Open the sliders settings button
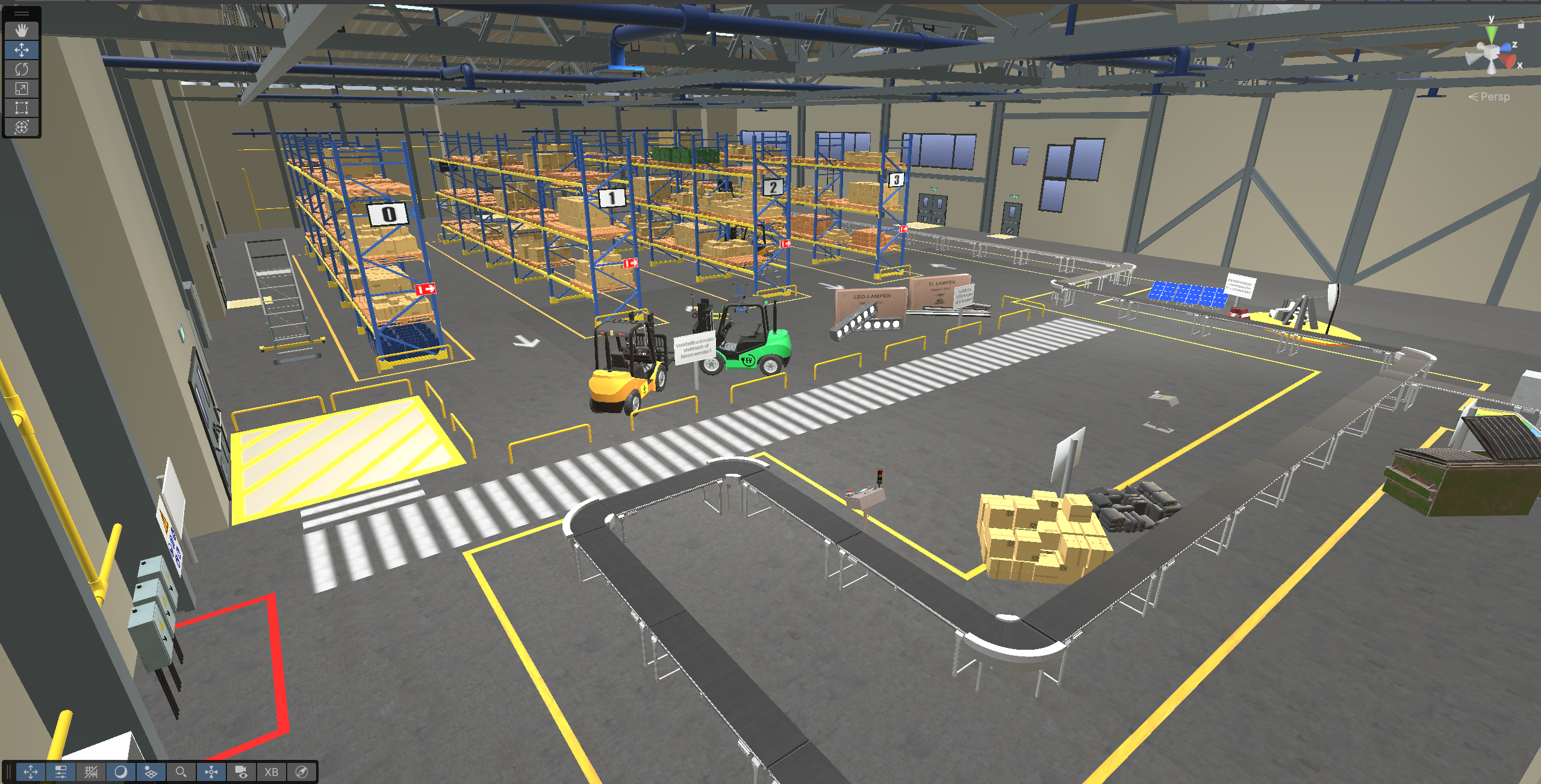Viewport: 1541px width, 784px height. click(x=61, y=772)
